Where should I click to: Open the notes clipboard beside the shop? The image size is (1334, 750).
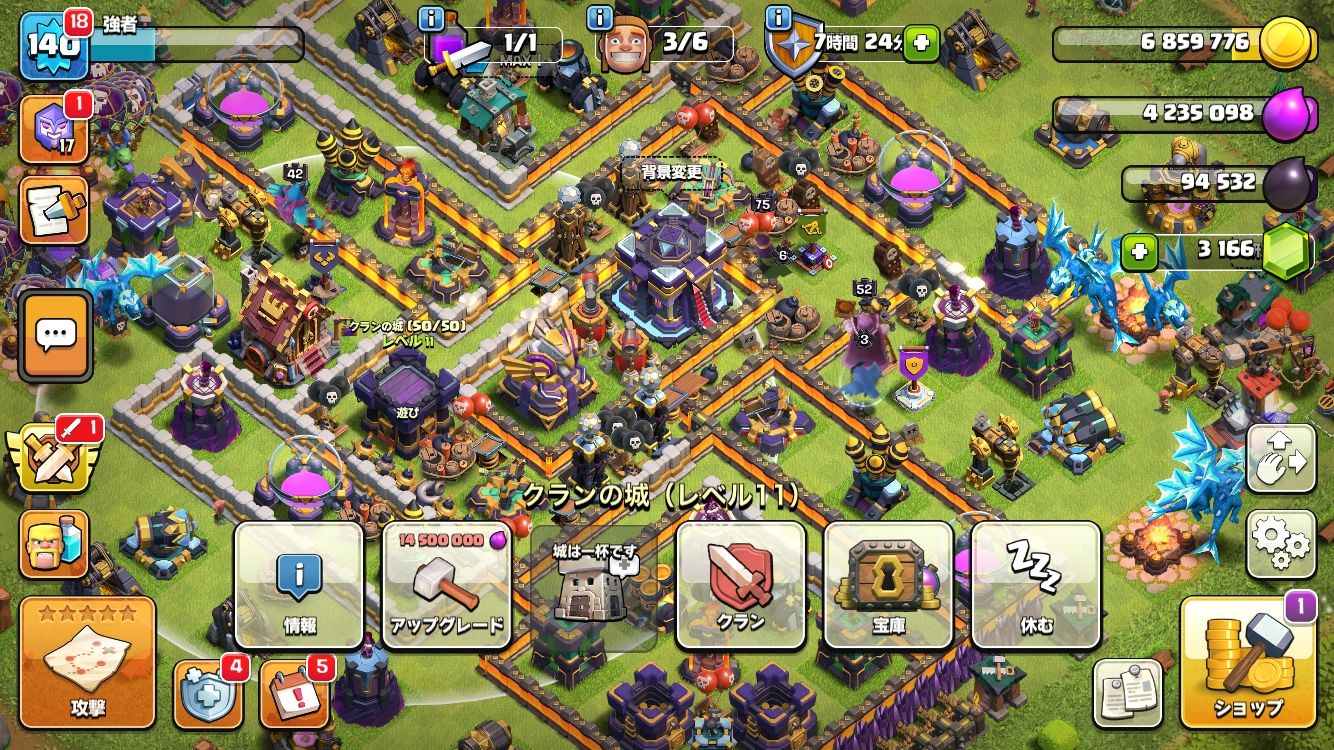click(1128, 692)
